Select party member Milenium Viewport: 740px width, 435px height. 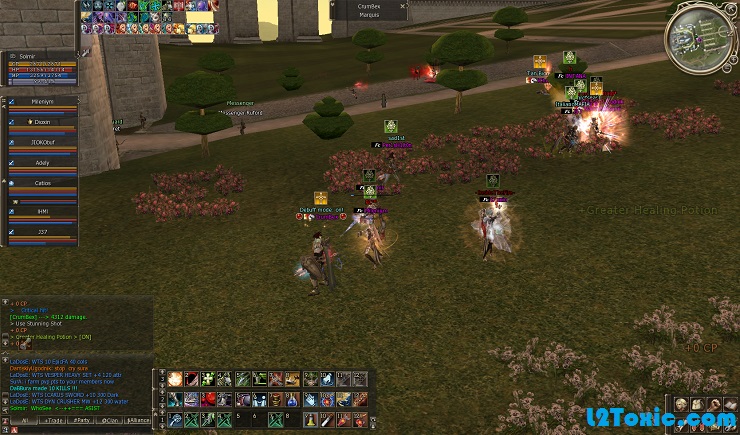click(42, 103)
